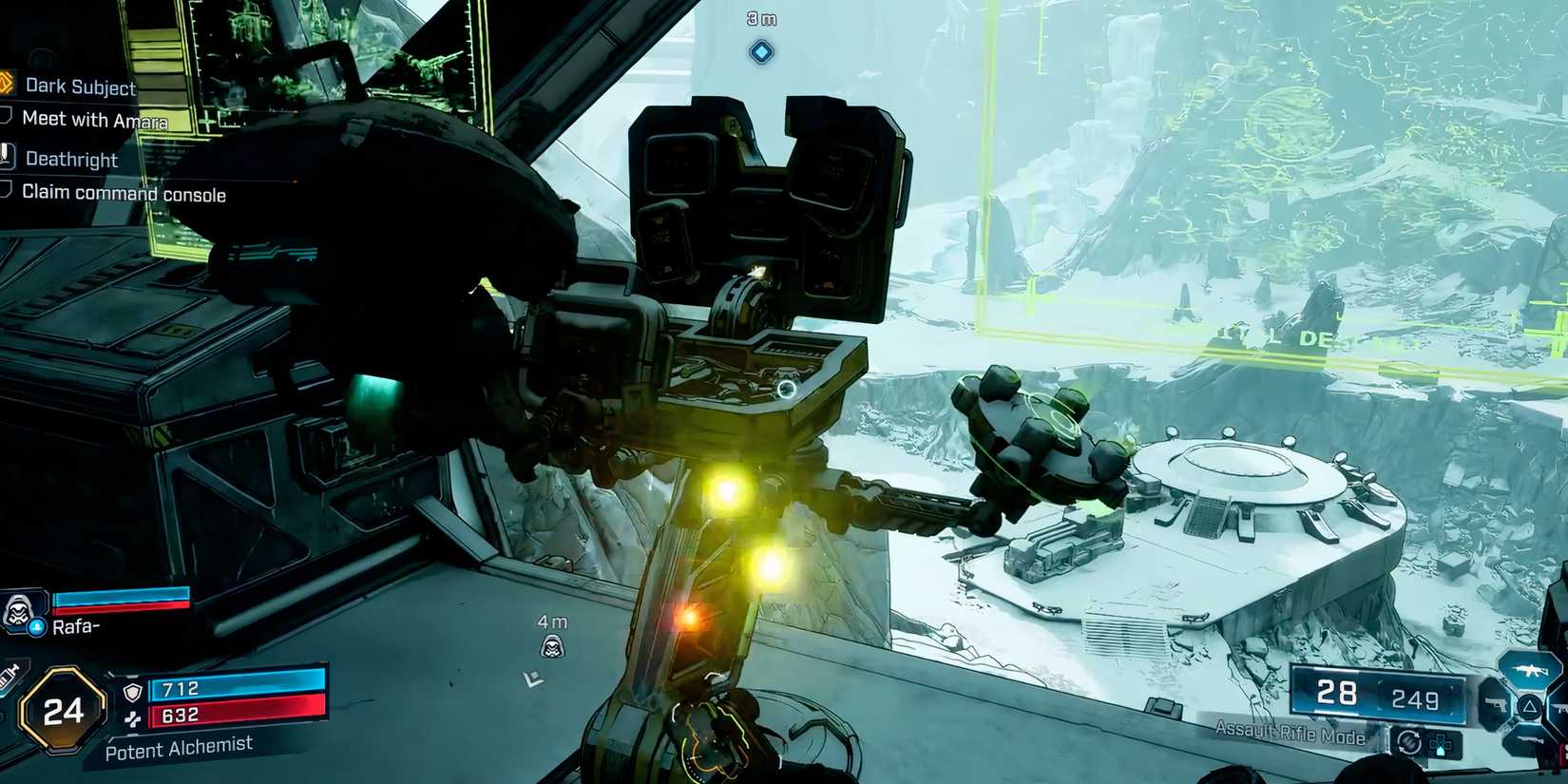Click Rafa's hooded character portrait icon

coord(17,612)
